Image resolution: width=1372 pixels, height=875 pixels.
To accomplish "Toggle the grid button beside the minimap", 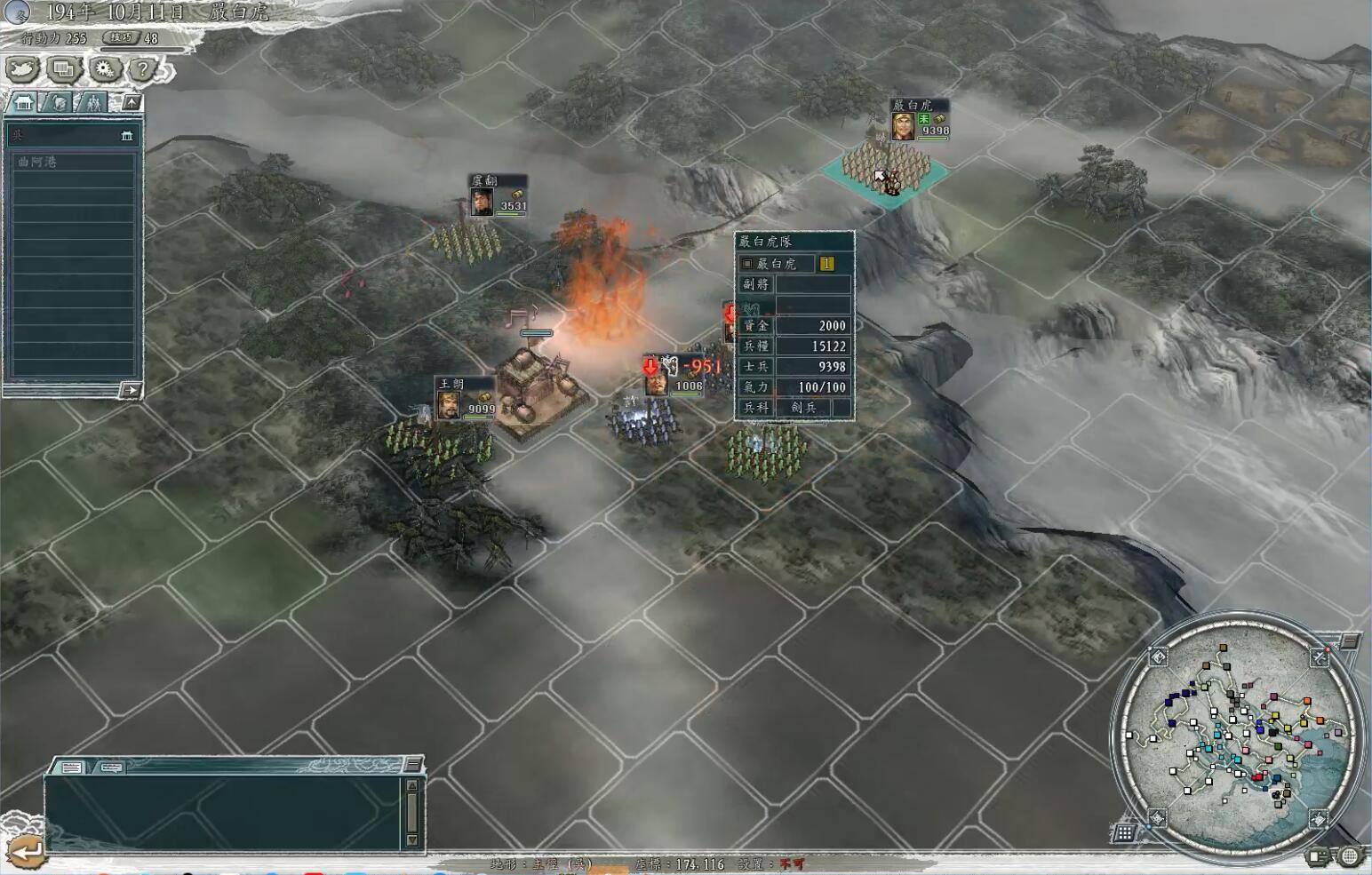I will point(1124,832).
